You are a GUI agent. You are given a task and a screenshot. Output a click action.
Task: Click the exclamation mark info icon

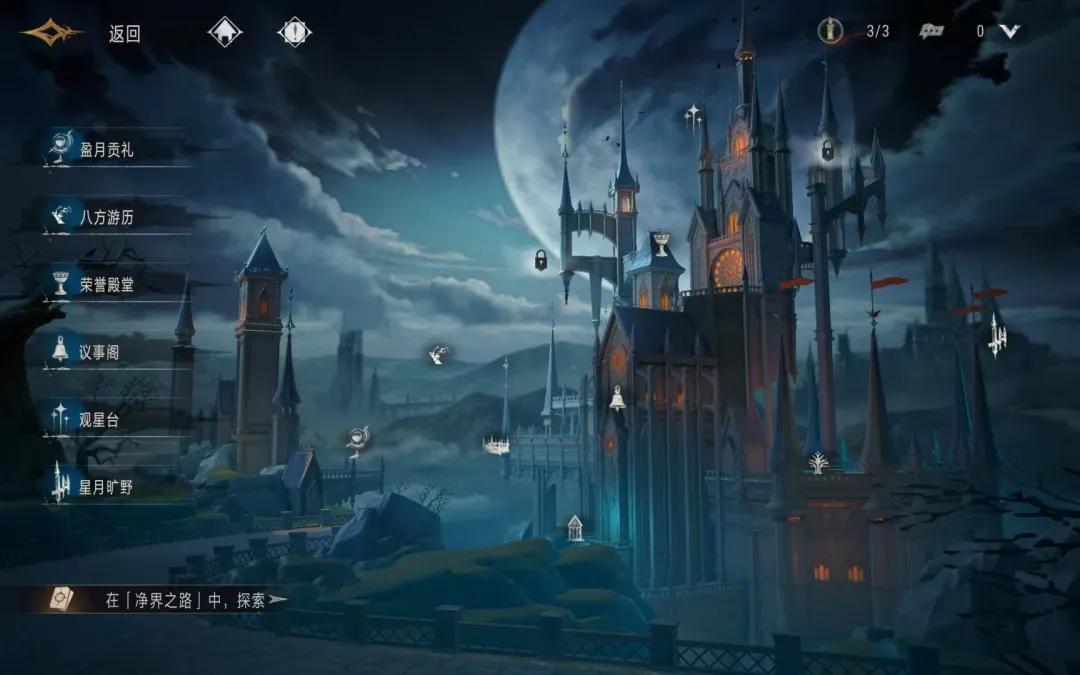pyautogui.click(x=294, y=32)
